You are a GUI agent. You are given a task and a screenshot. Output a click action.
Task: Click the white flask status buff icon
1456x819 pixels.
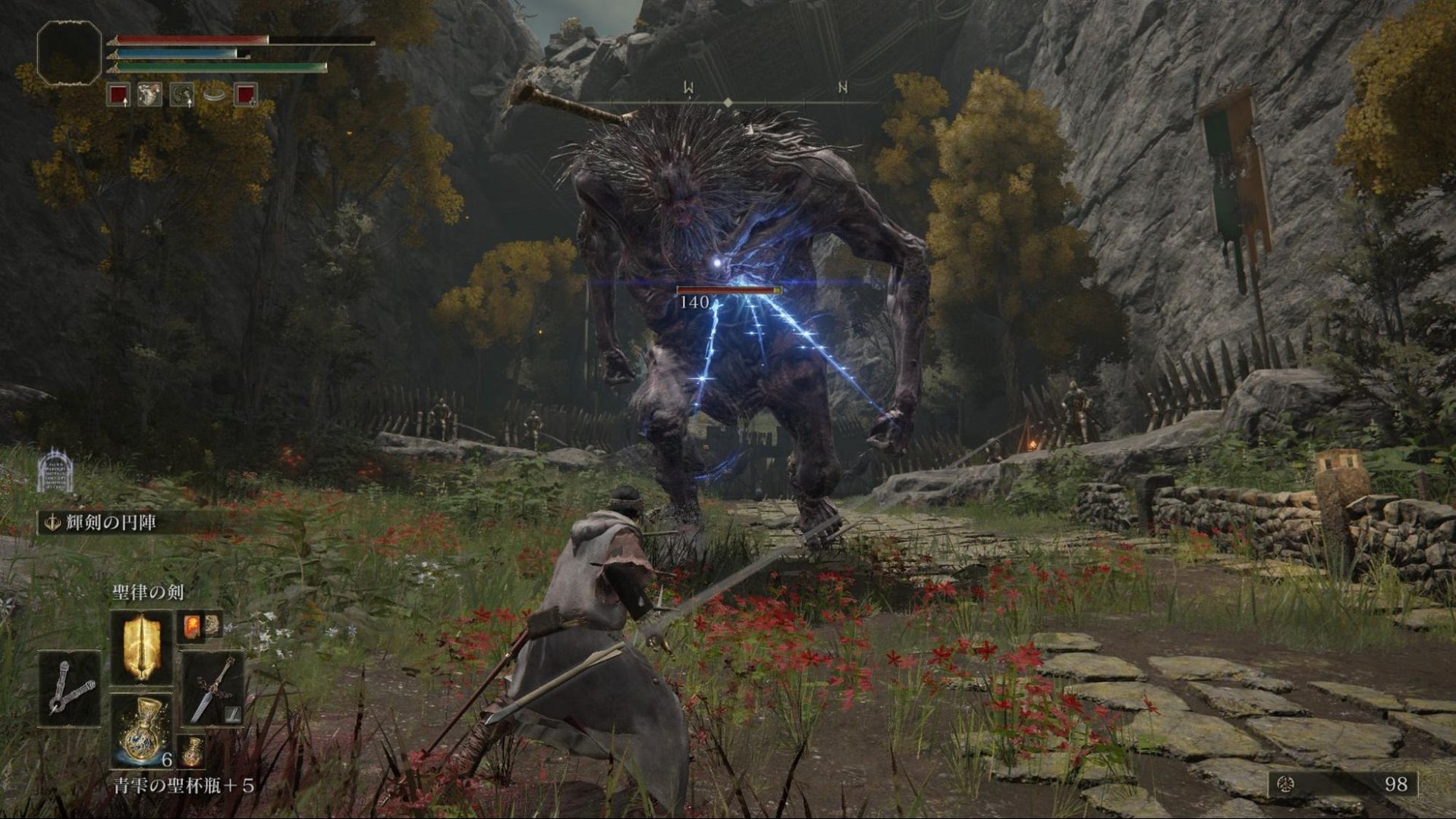[x=149, y=95]
